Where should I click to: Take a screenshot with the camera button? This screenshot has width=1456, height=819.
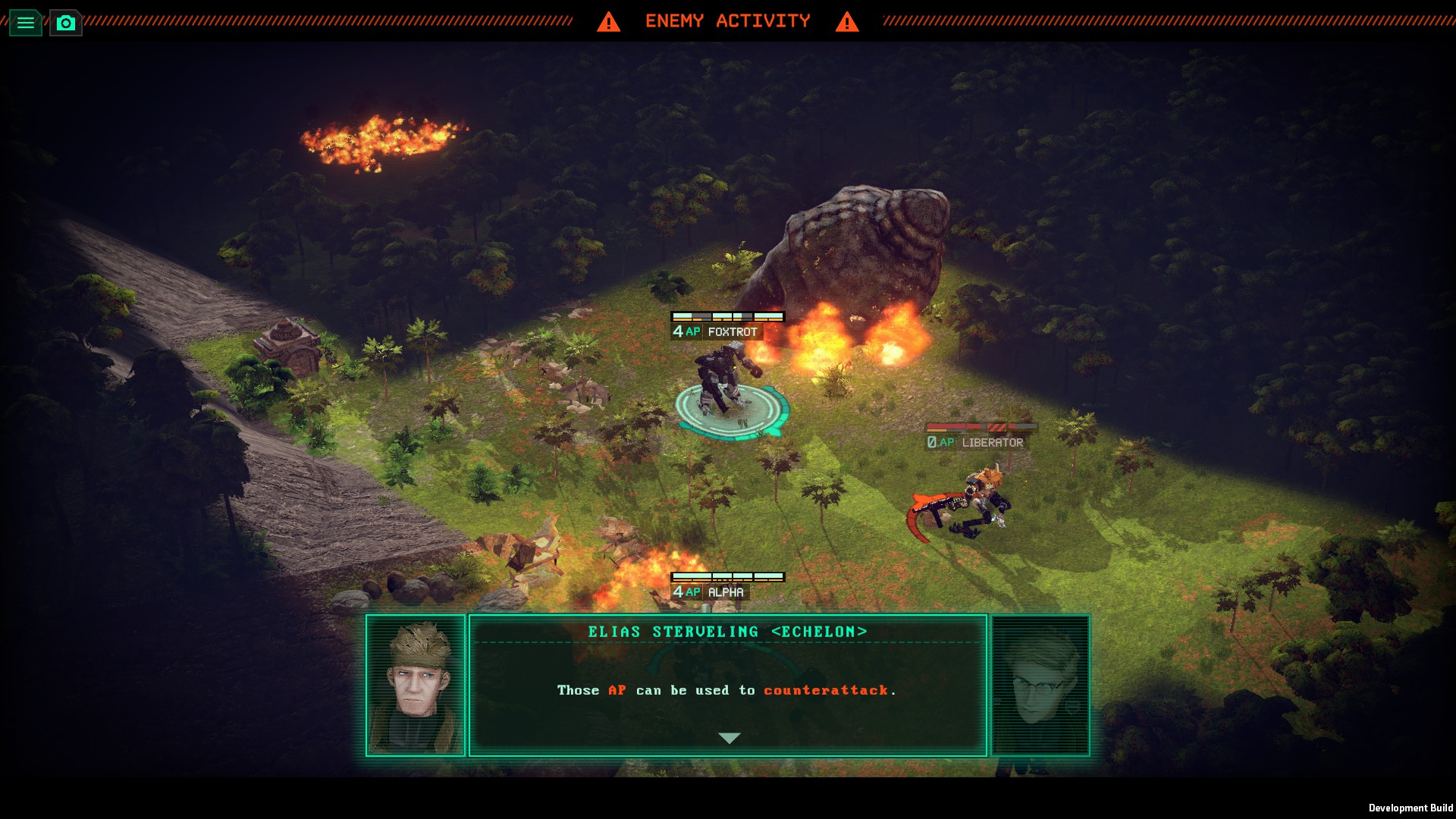tap(66, 23)
